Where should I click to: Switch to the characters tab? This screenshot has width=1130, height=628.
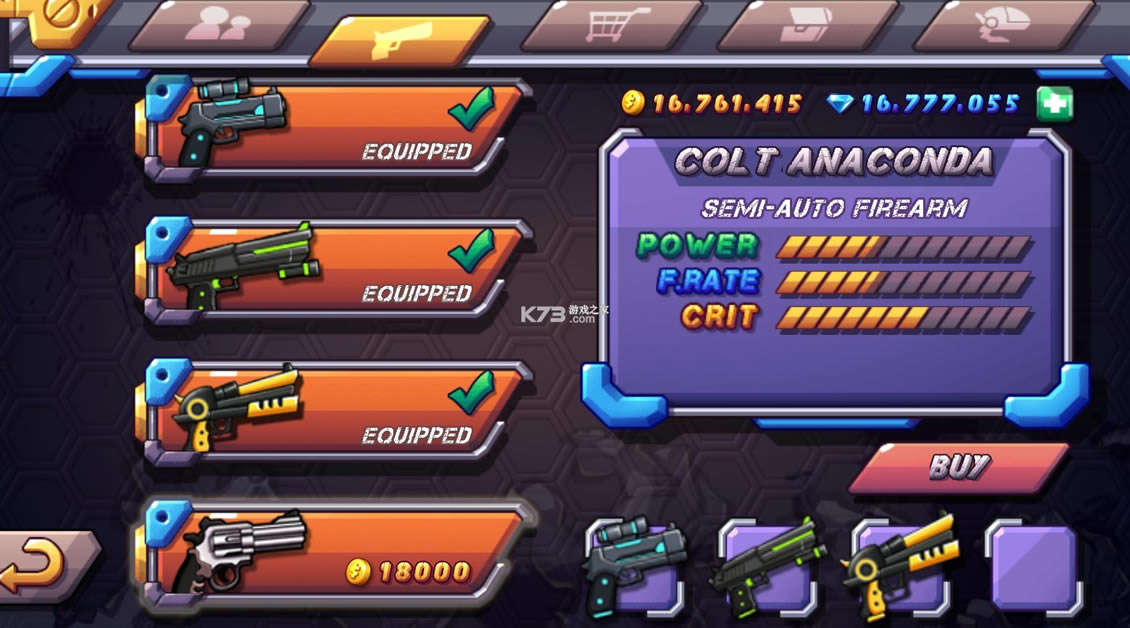[219, 24]
